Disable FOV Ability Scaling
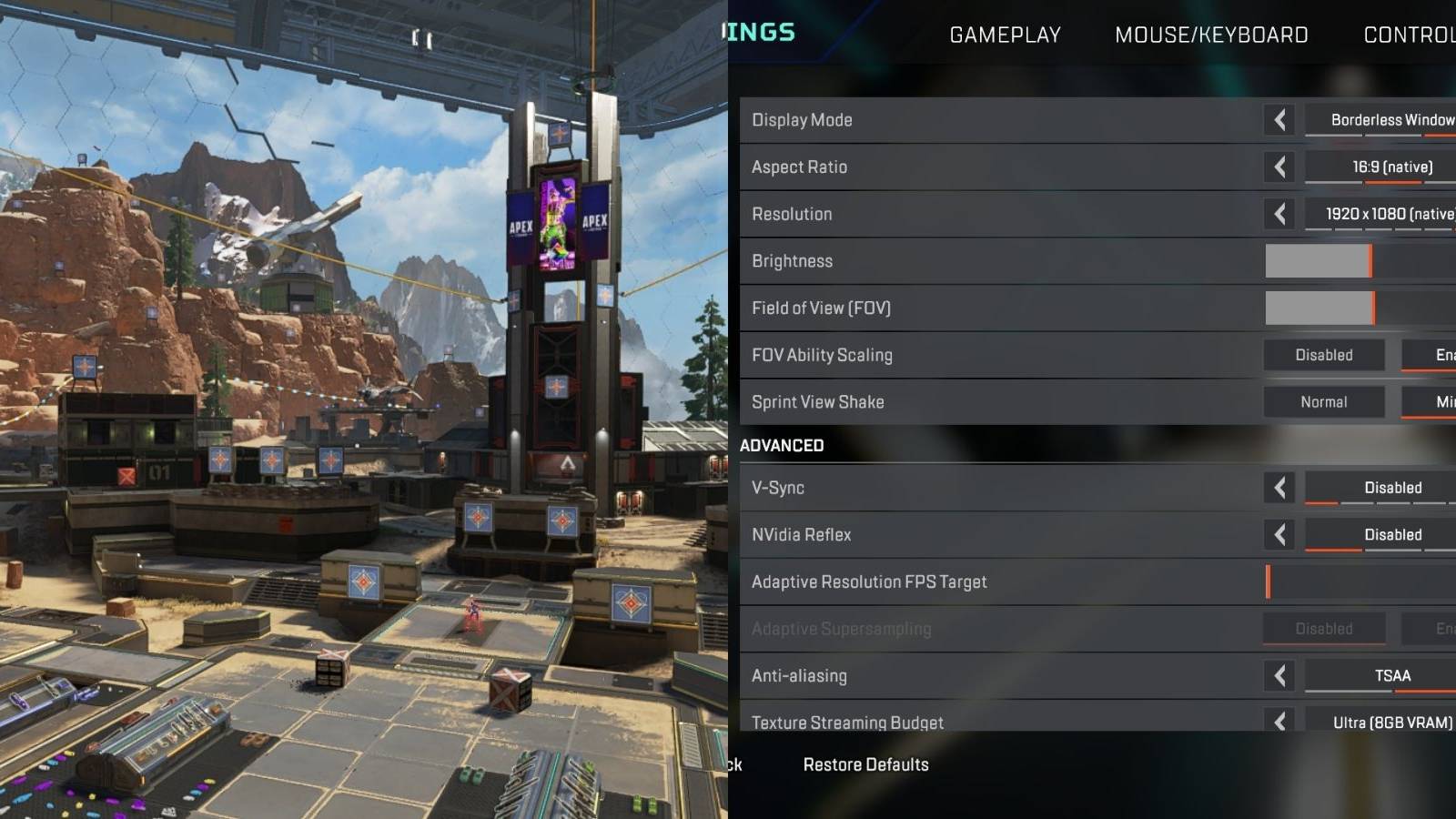The height and width of the screenshot is (819, 1456). pos(1324,355)
